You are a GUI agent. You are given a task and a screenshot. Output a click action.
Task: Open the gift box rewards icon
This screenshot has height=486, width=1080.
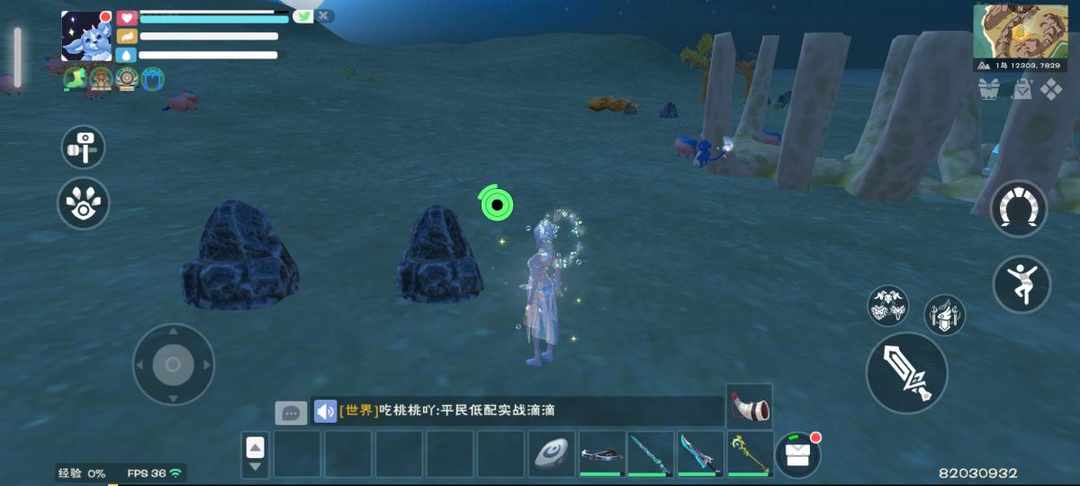pyautogui.click(x=988, y=89)
